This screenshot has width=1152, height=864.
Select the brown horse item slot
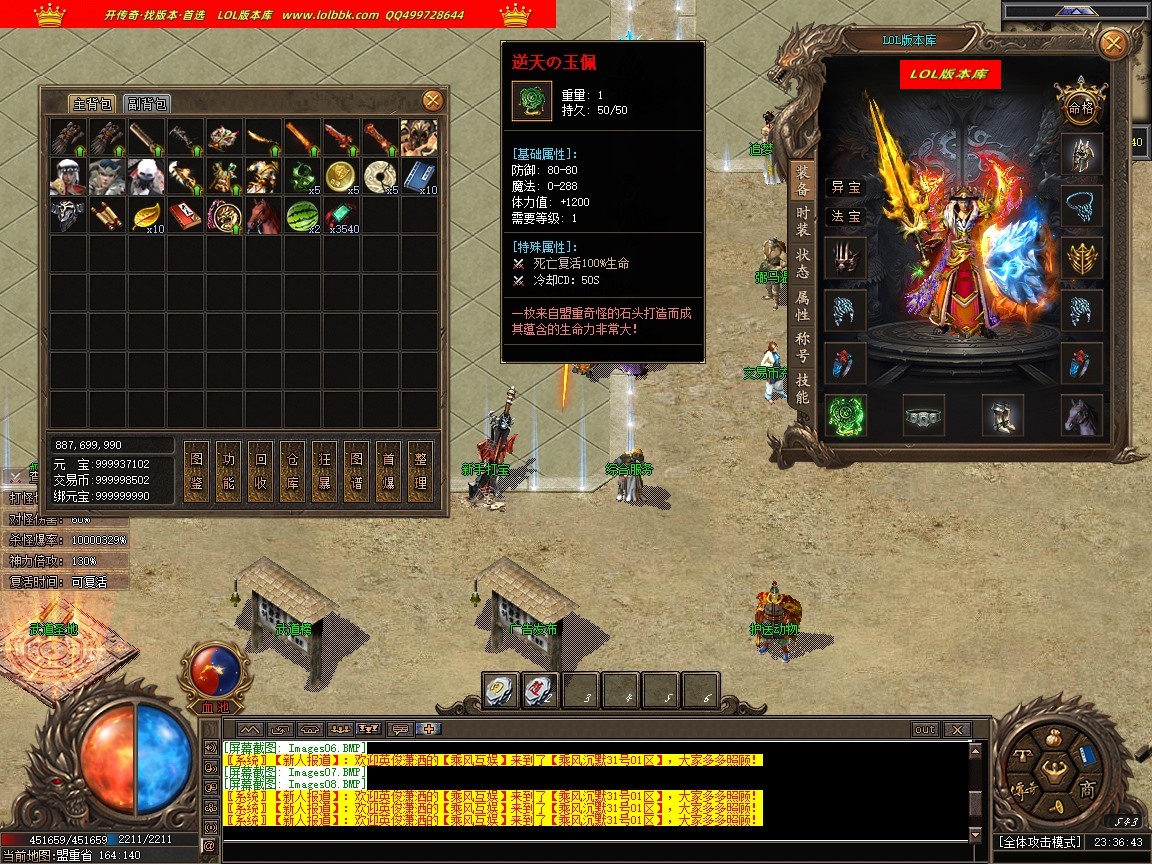point(263,215)
